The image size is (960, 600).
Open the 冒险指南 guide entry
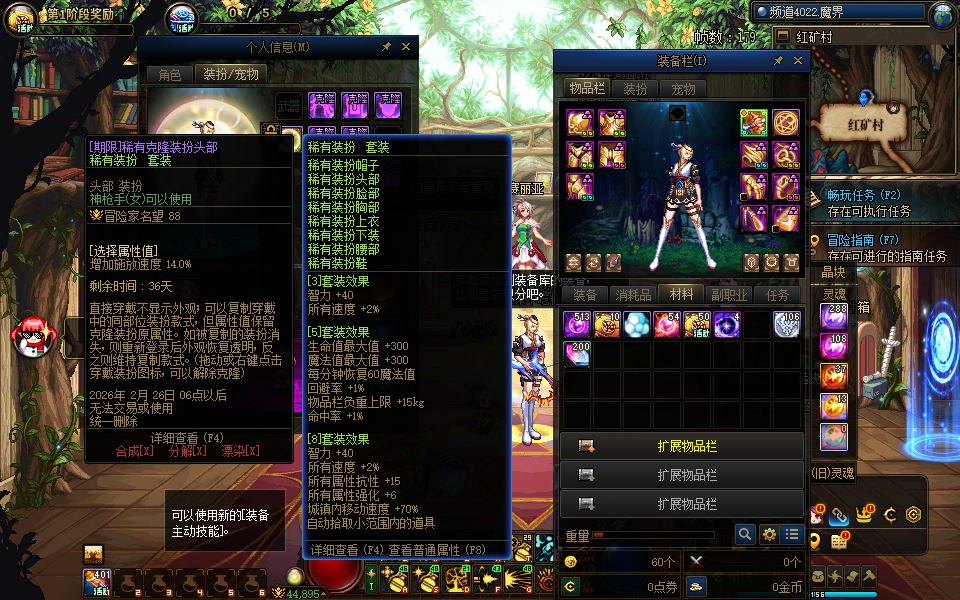[865, 240]
